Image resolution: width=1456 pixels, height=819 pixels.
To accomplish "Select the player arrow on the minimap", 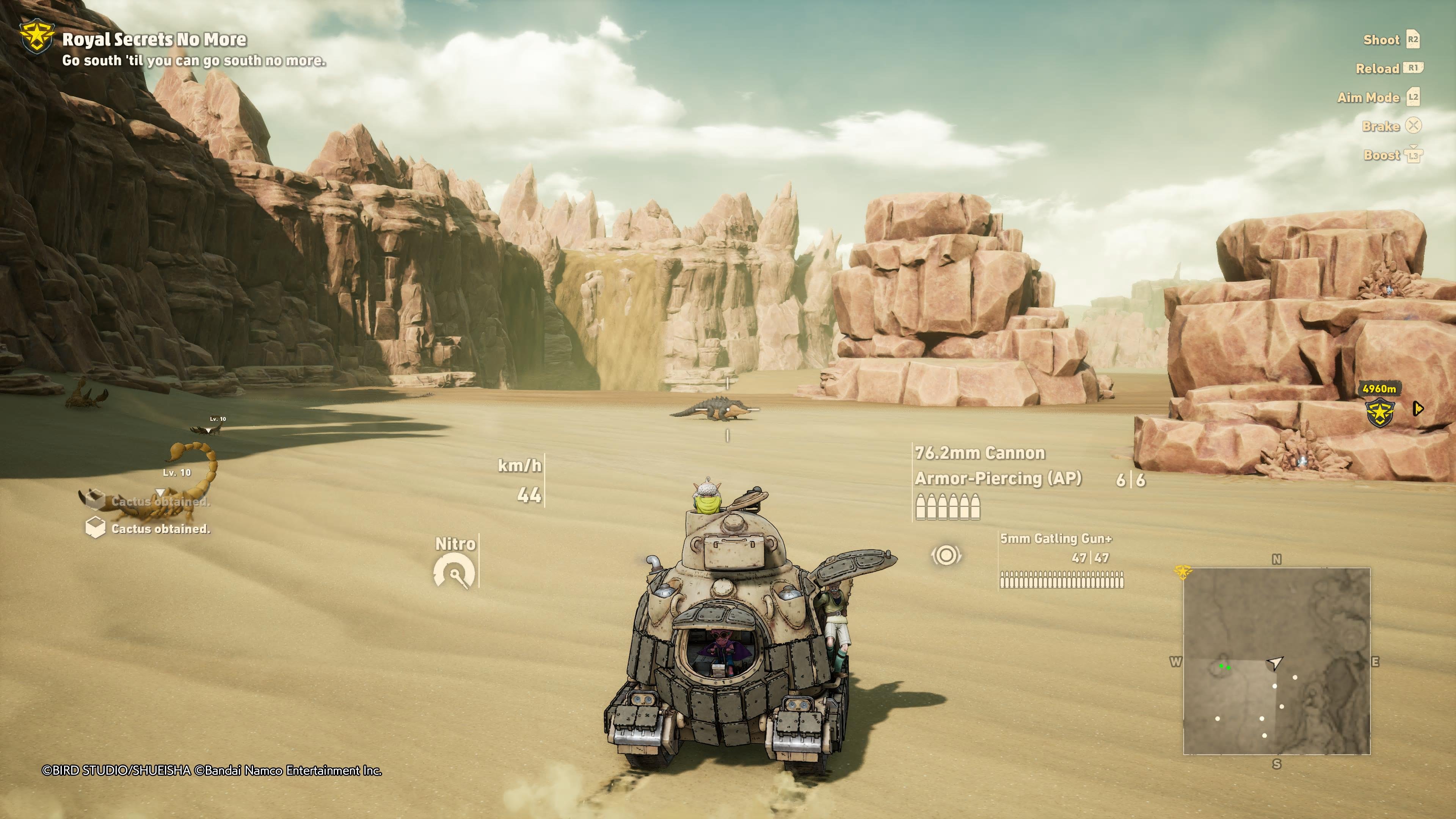I will [1274, 662].
